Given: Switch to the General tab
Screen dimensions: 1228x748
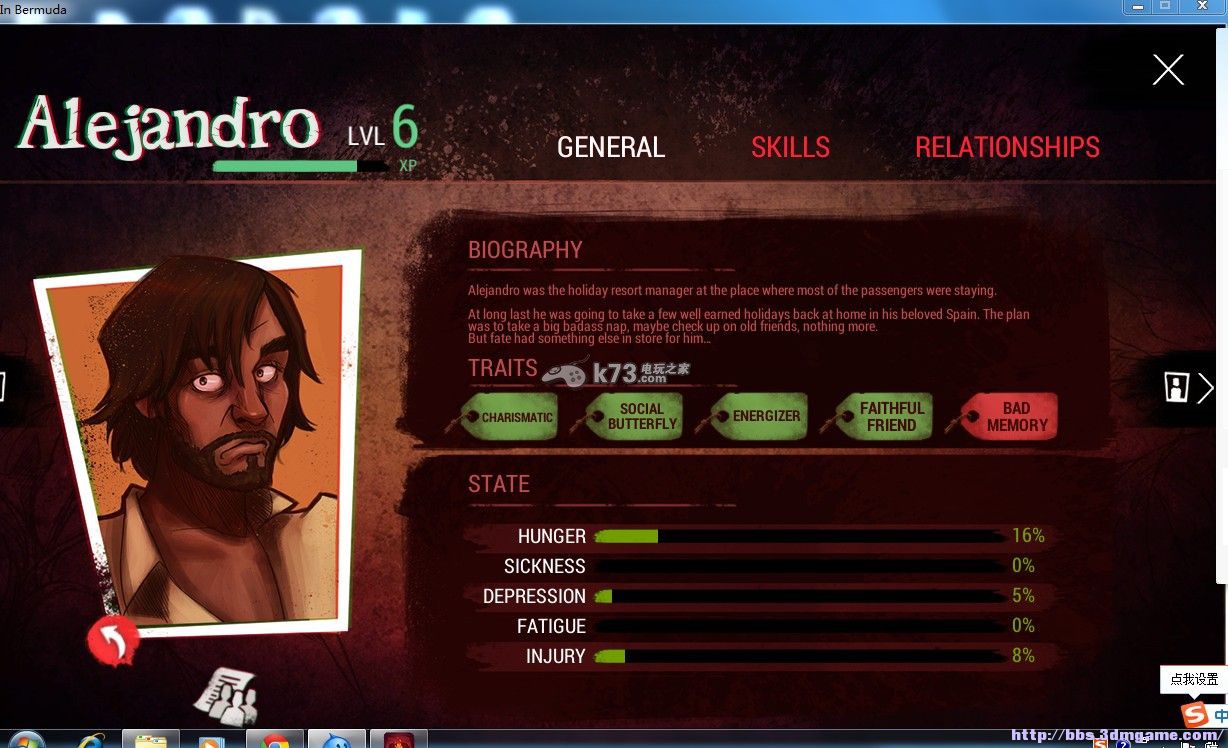Looking at the screenshot, I should (611, 148).
